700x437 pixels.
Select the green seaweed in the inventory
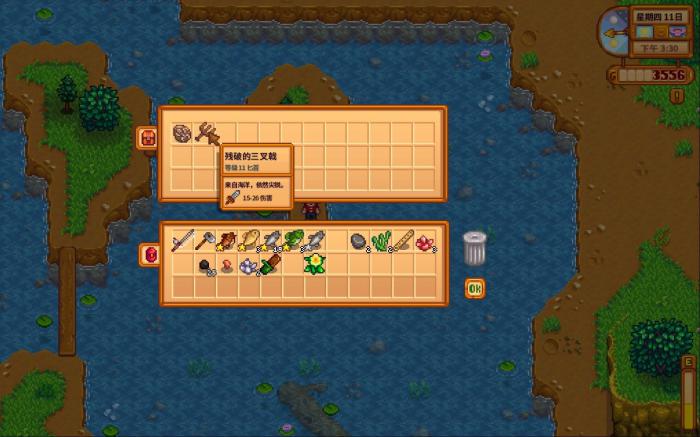381,241
